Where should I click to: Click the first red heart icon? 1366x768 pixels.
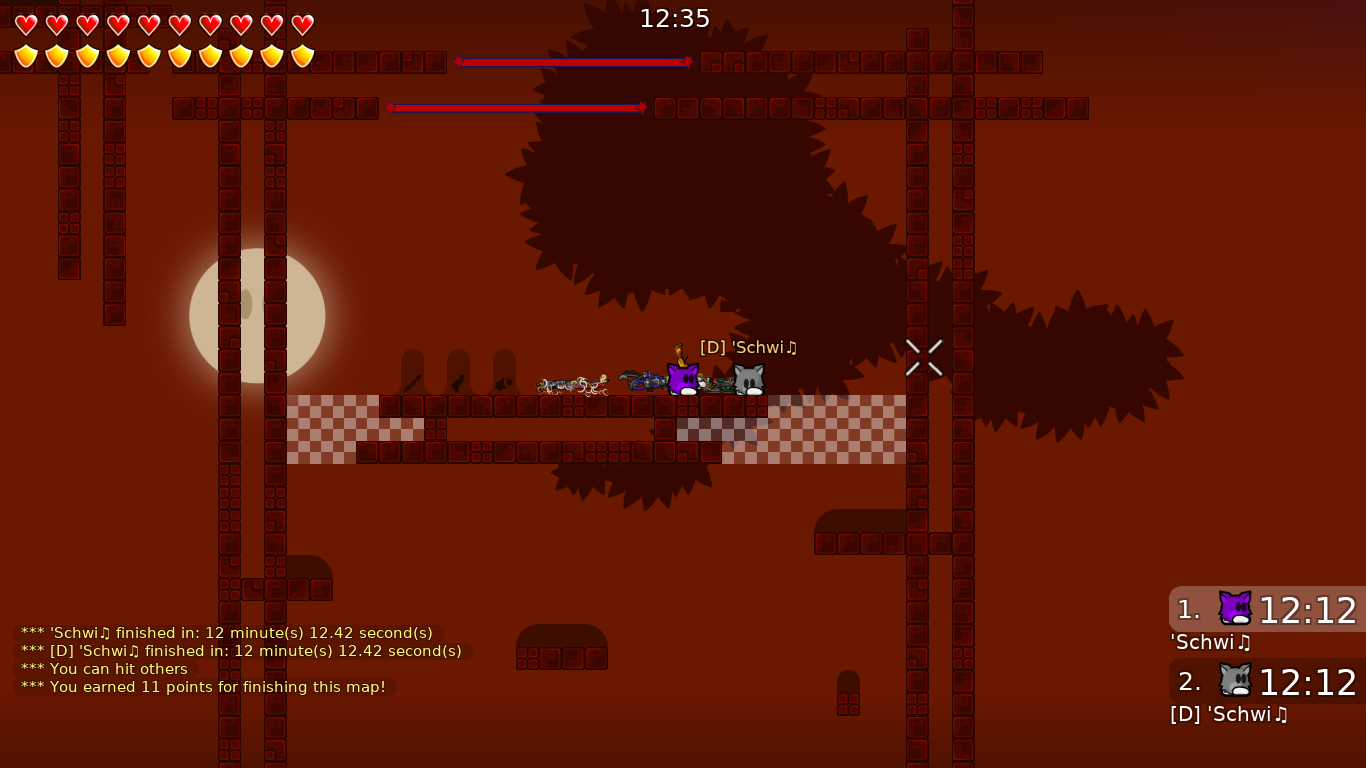[25, 24]
